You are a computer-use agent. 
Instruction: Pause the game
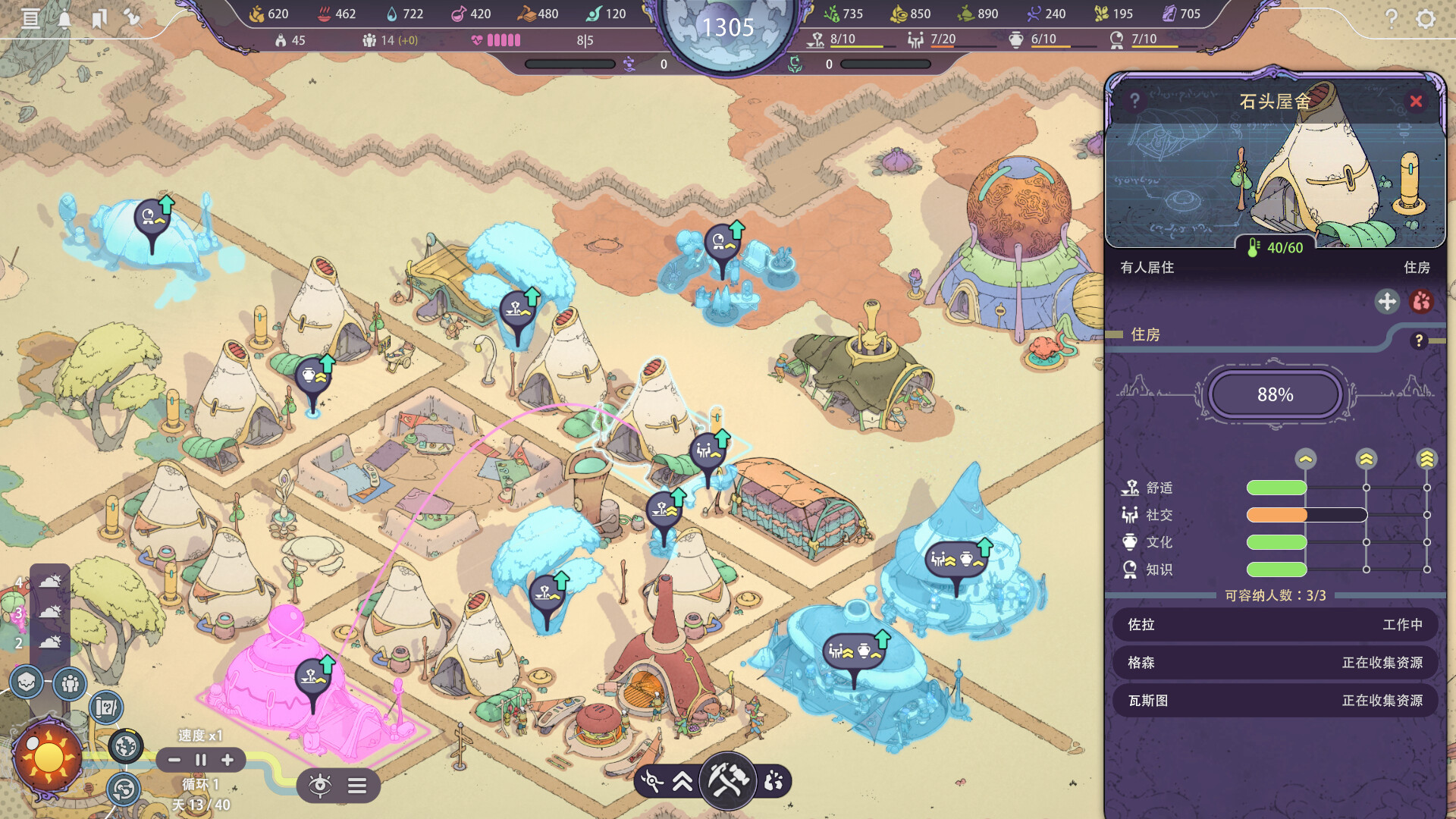pyautogui.click(x=201, y=760)
